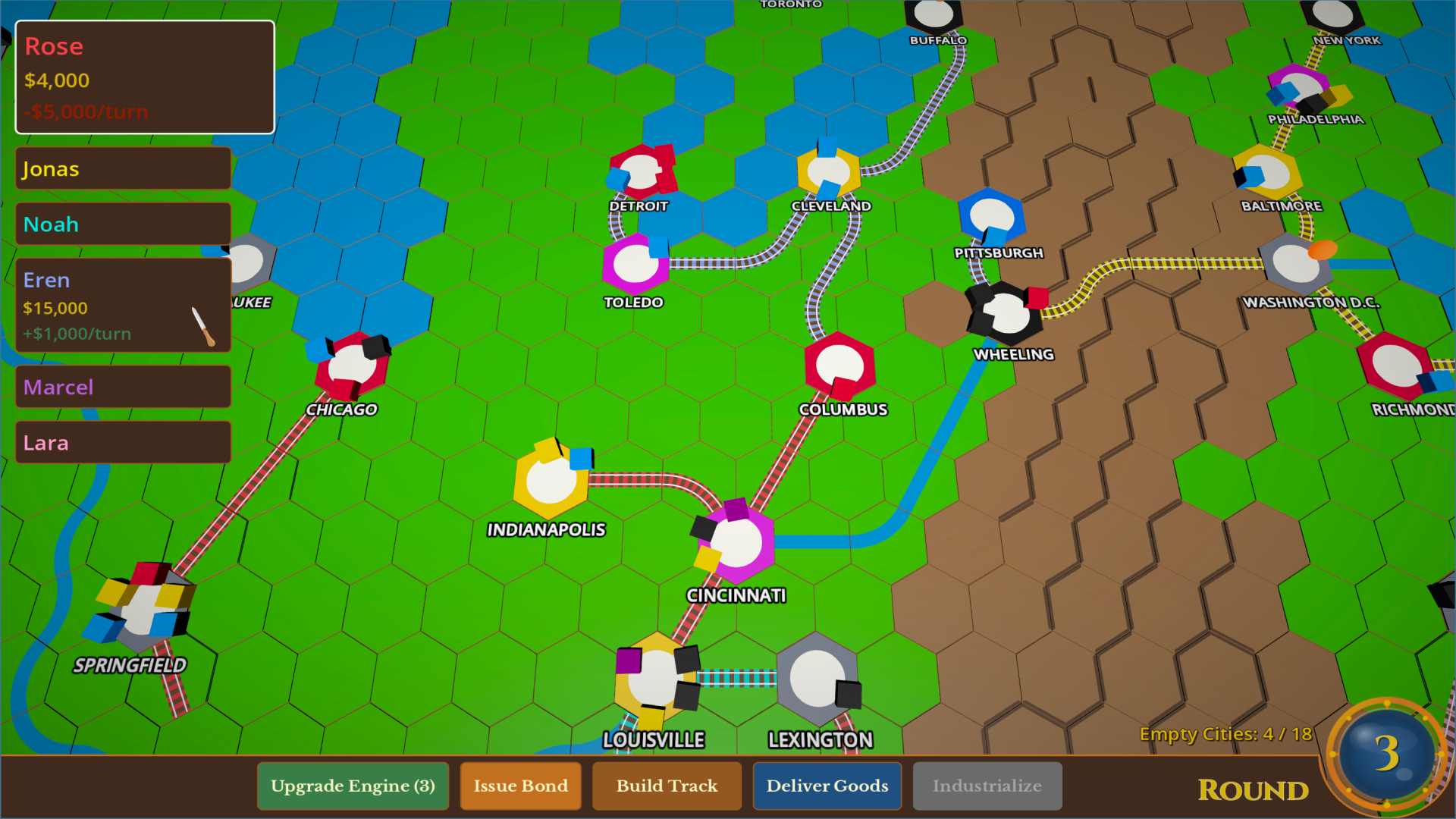Click the Toledo city icon
1456x819 pixels.
pyautogui.click(x=635, y=263)
